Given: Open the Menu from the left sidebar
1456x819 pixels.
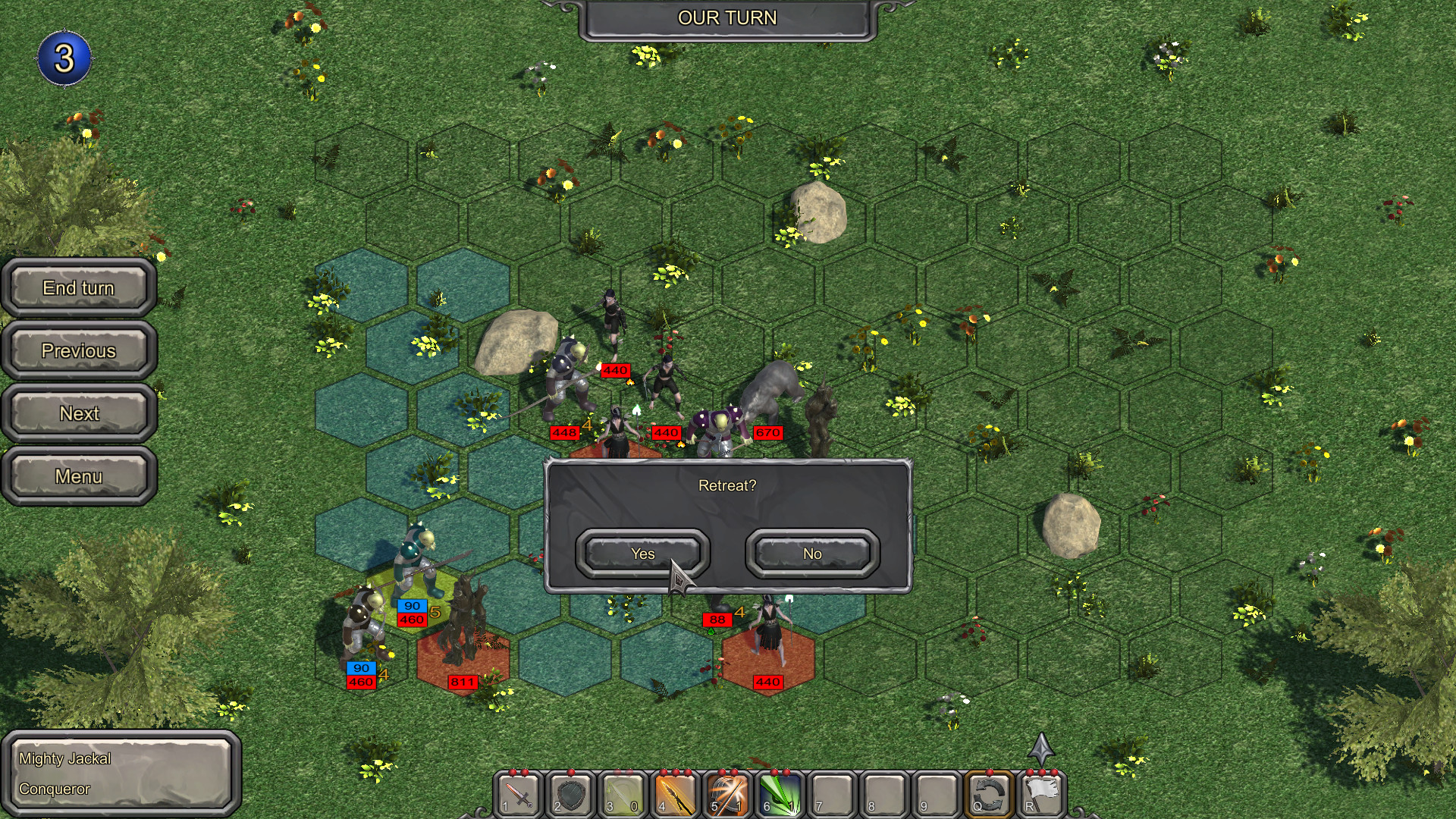Looking at the screenshot, I should tap(78, 476).
